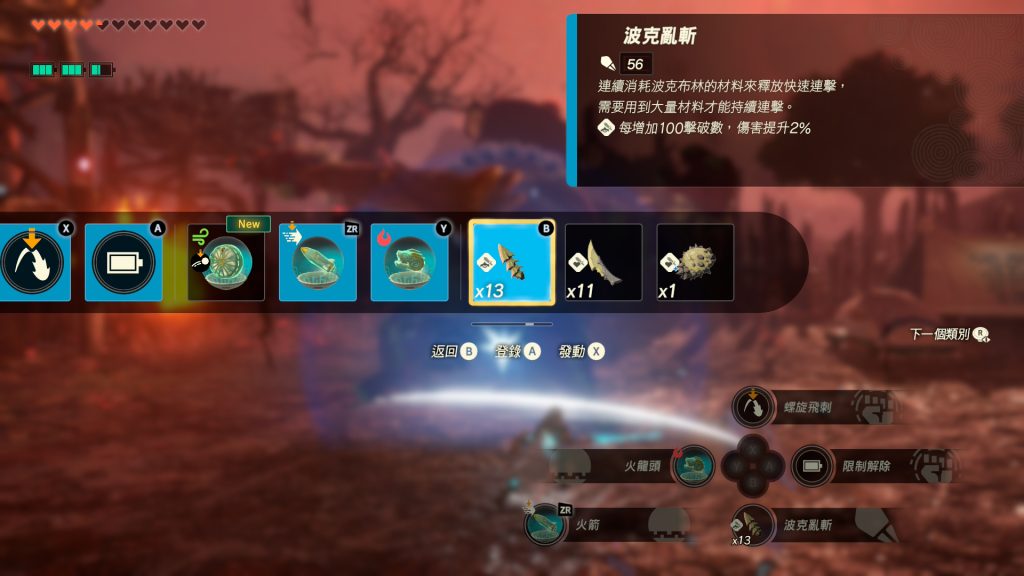The width and height of the screenshot is (1024, 576).
Task: Choose the flame dragon head capsule tile
Action: coord(409,262)
